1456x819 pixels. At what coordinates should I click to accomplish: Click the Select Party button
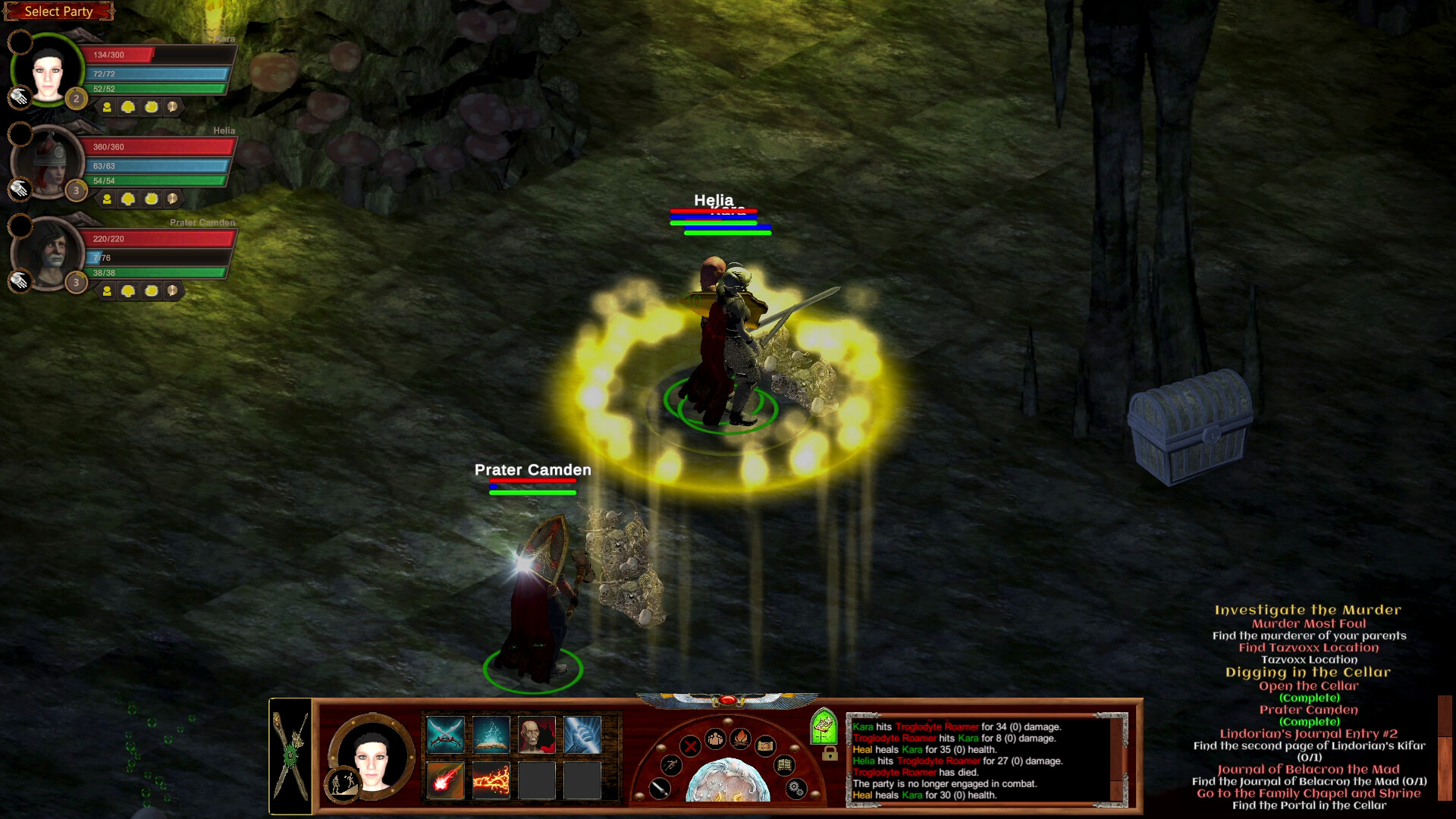coord(58,11)
